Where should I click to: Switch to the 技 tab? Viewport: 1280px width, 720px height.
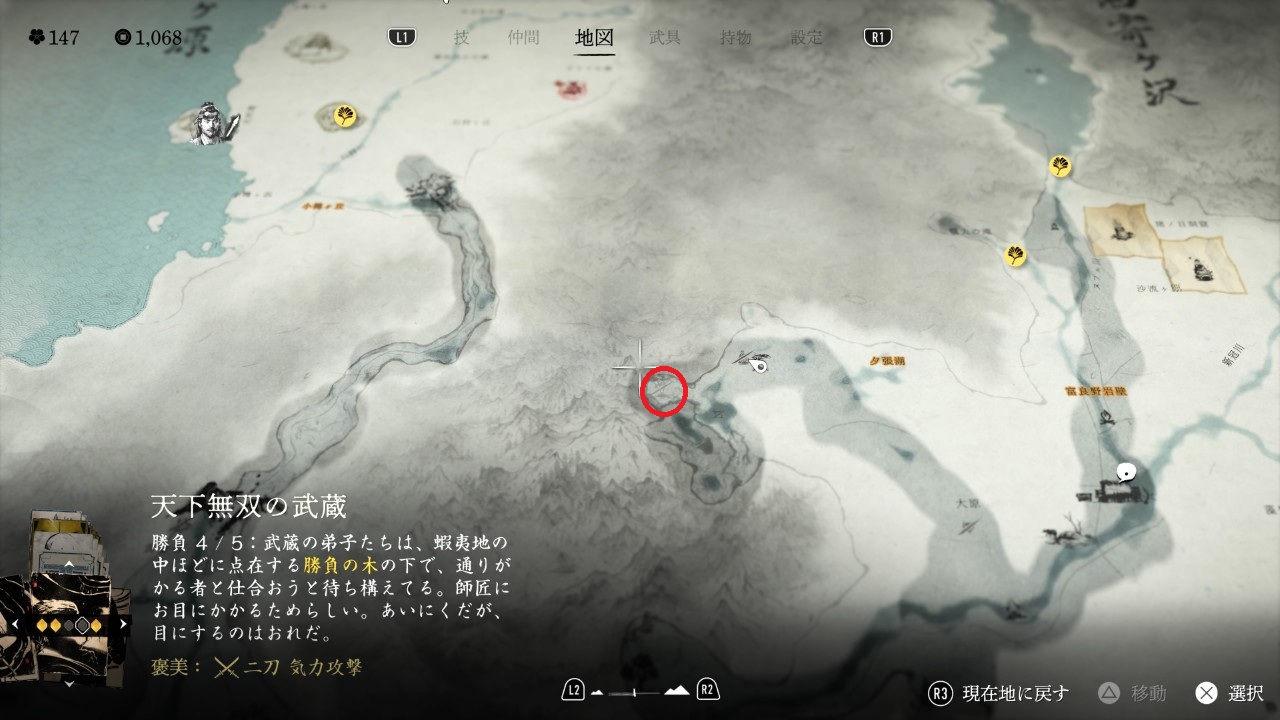[461, 38]
